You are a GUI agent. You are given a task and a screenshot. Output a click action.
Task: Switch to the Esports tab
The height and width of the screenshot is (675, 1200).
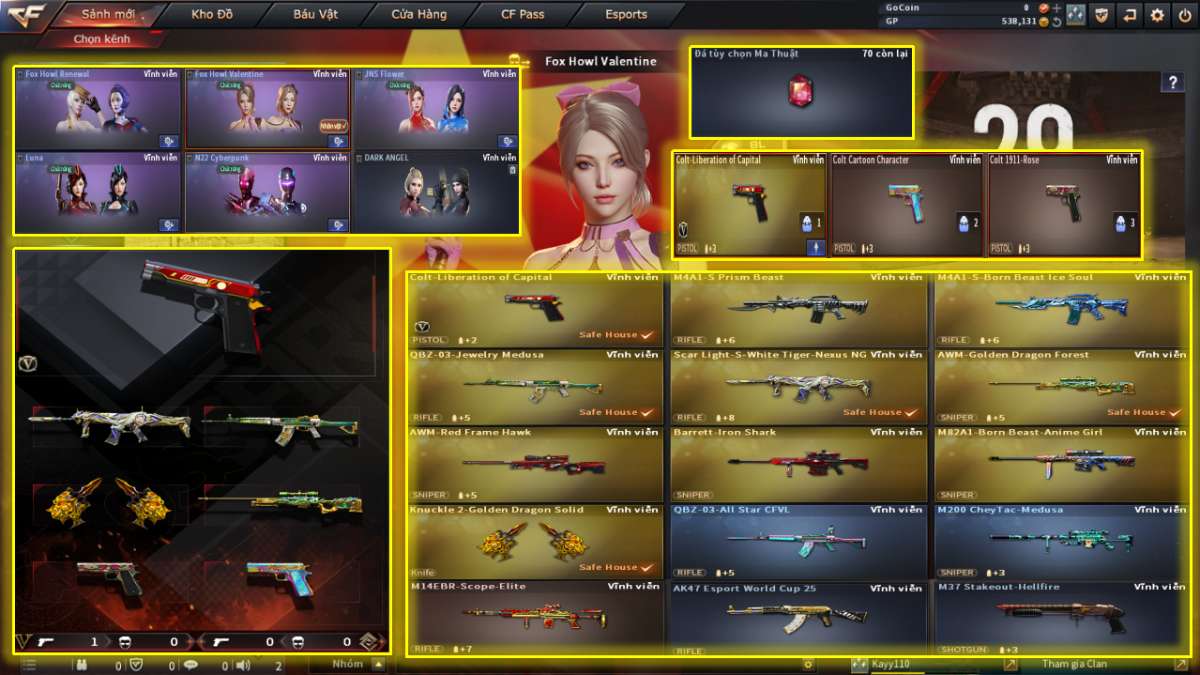point(626,15)
